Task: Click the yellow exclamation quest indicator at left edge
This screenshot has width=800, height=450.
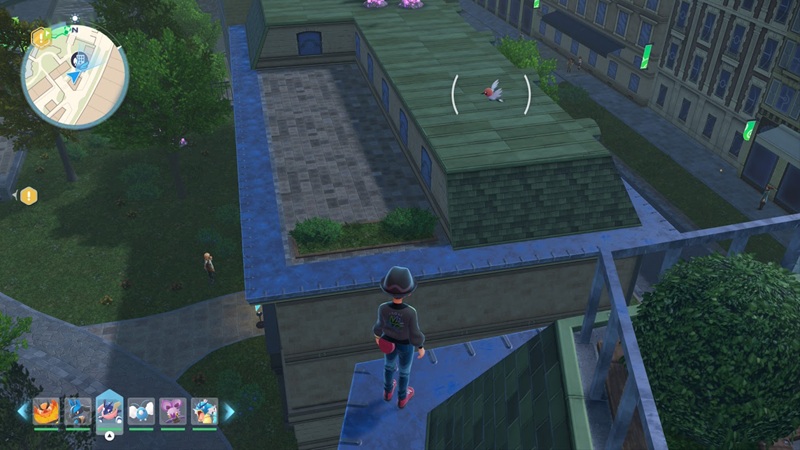Action: pyautogui.click(x=28, y=196)
